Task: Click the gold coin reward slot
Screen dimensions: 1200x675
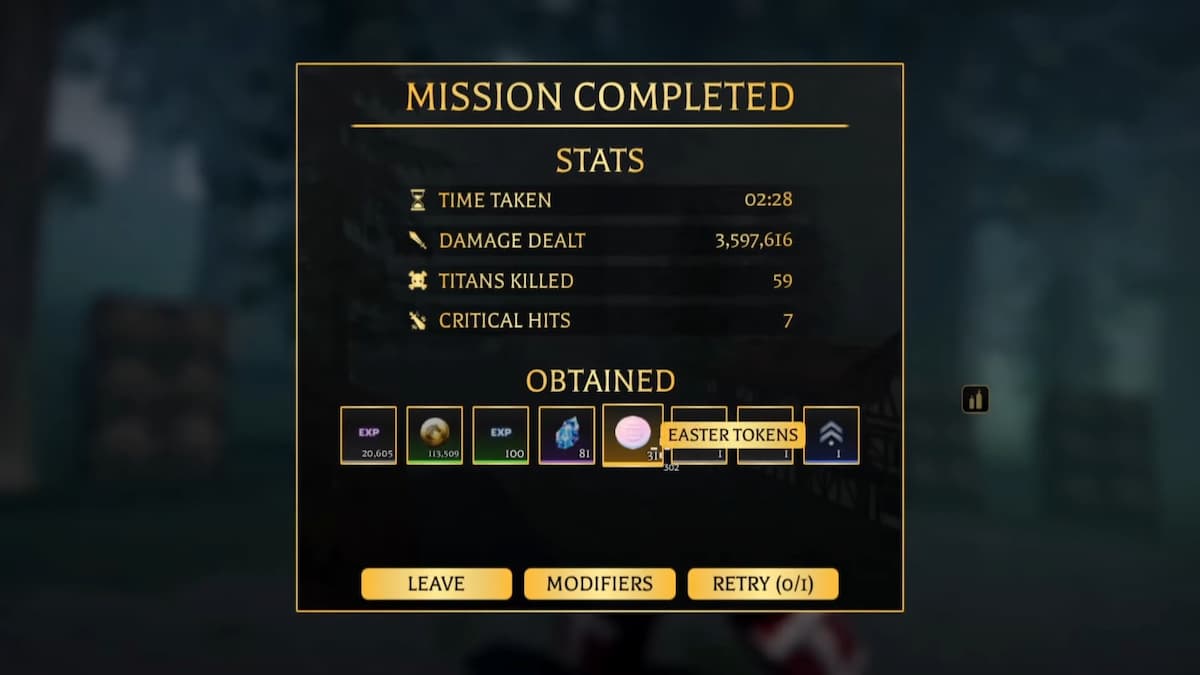Action: pos(434,435)
